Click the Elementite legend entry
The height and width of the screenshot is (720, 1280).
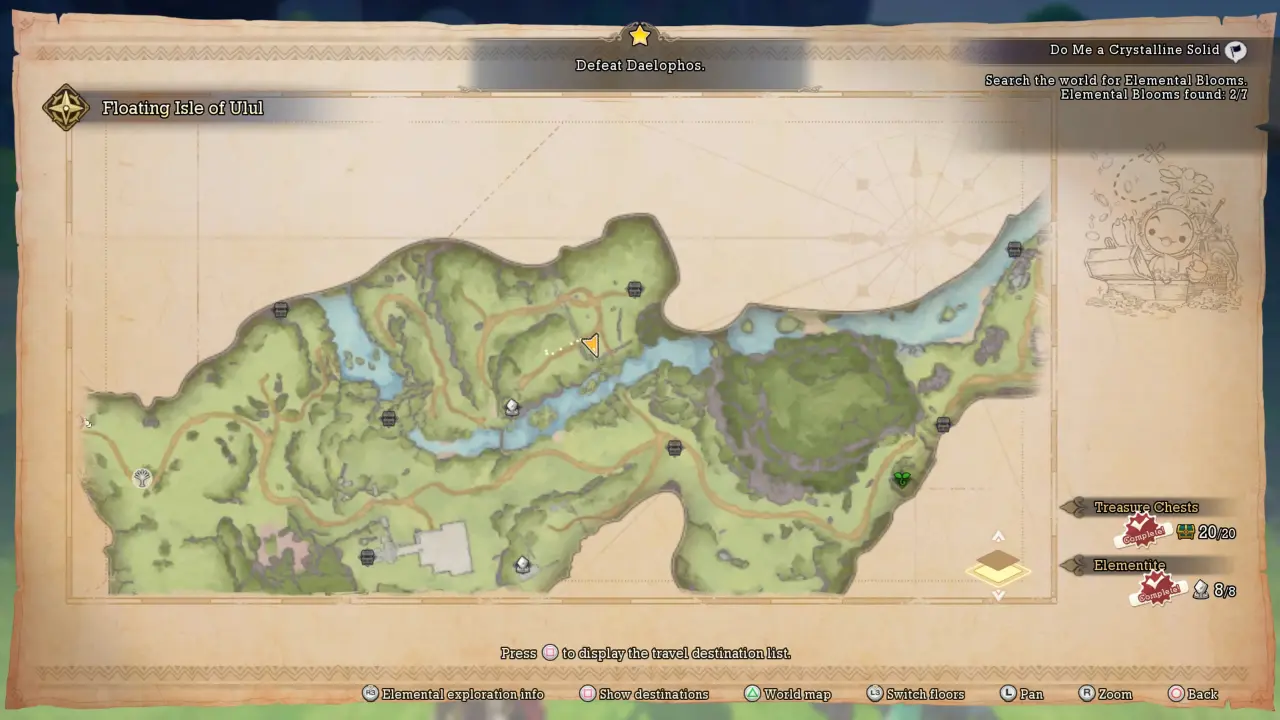[1130, 566]
